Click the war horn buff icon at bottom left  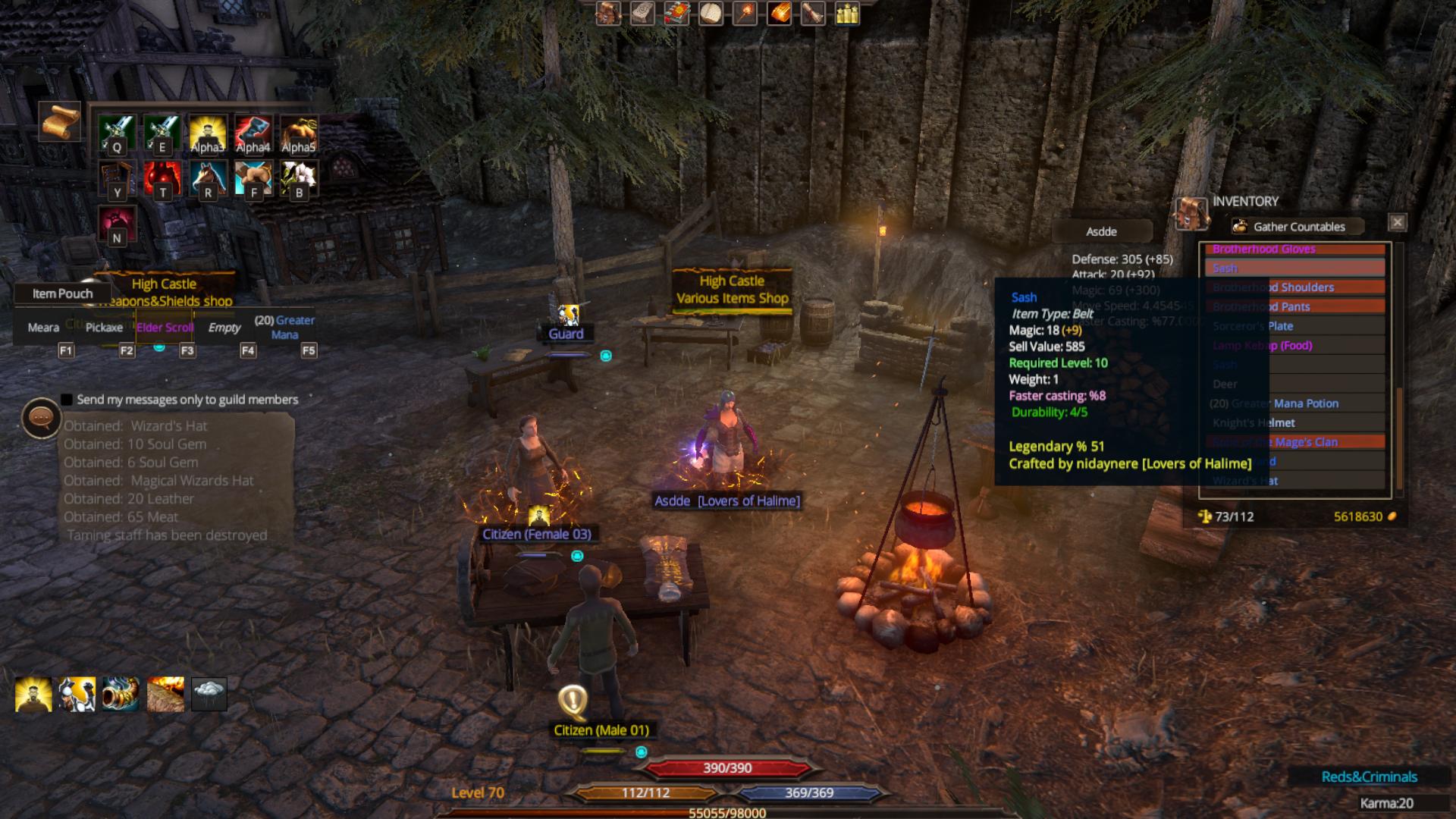pos(121,692)
